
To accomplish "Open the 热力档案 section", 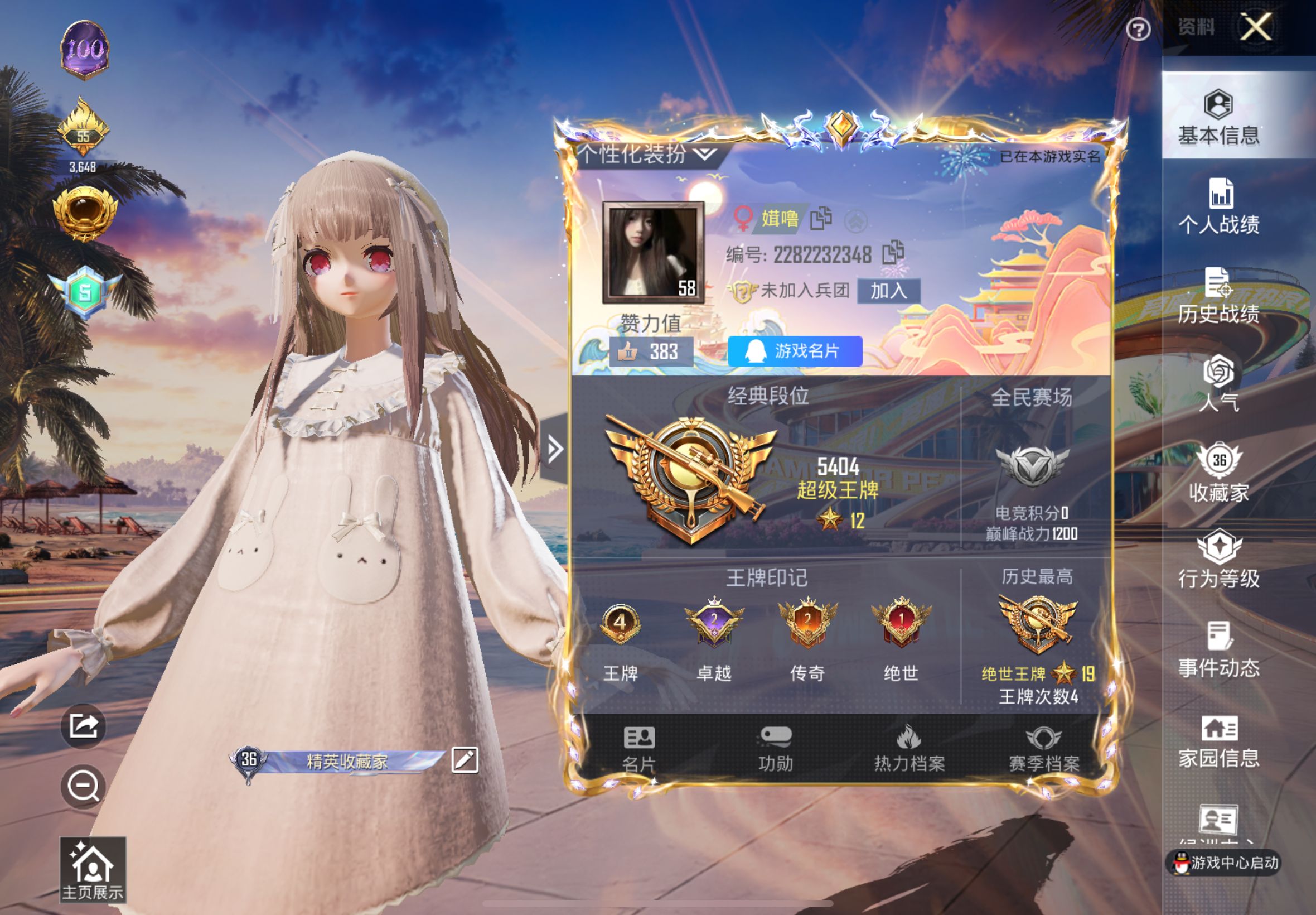I will coord(908,748).
